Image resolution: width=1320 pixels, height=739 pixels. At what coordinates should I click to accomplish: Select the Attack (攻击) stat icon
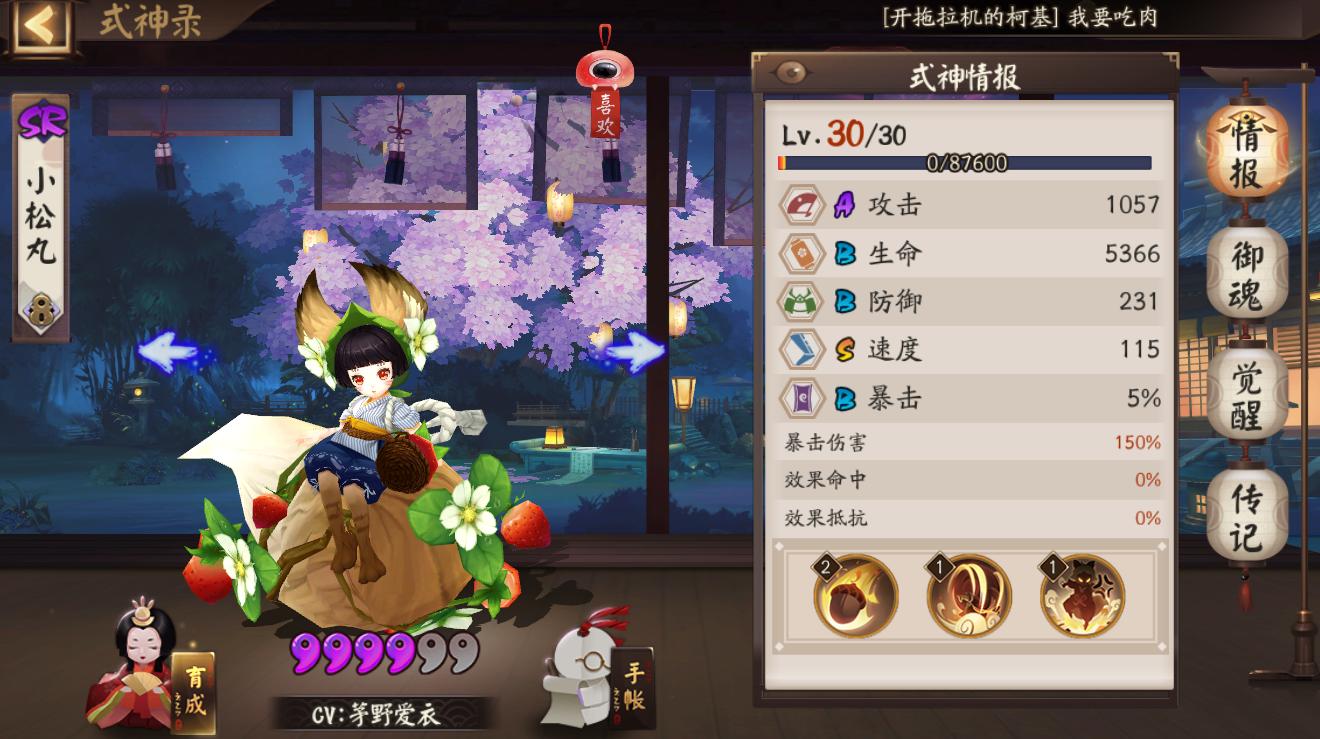coord(800,204)
